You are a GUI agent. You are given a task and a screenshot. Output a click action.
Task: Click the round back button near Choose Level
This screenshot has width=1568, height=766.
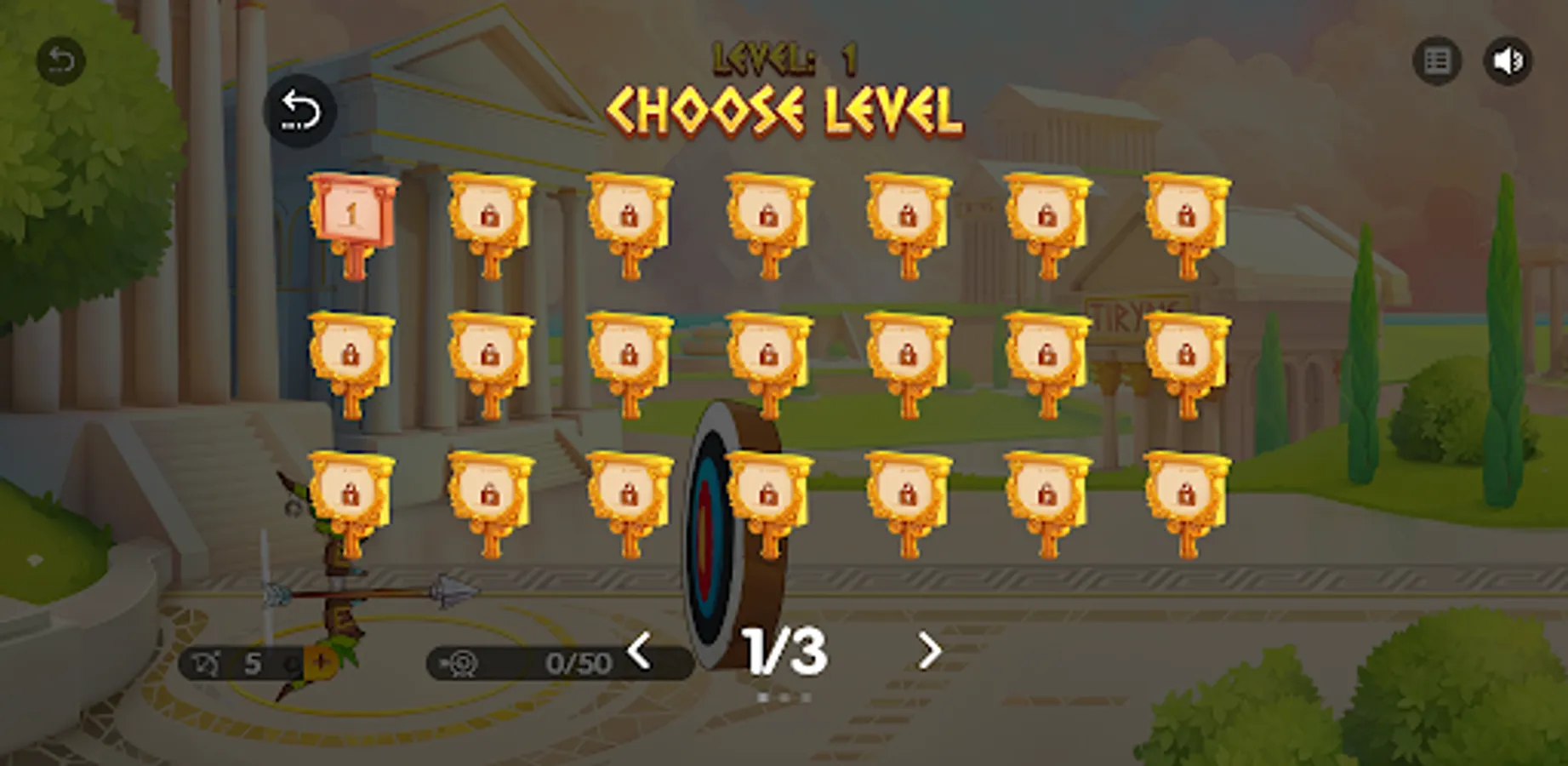coord(299,111)
